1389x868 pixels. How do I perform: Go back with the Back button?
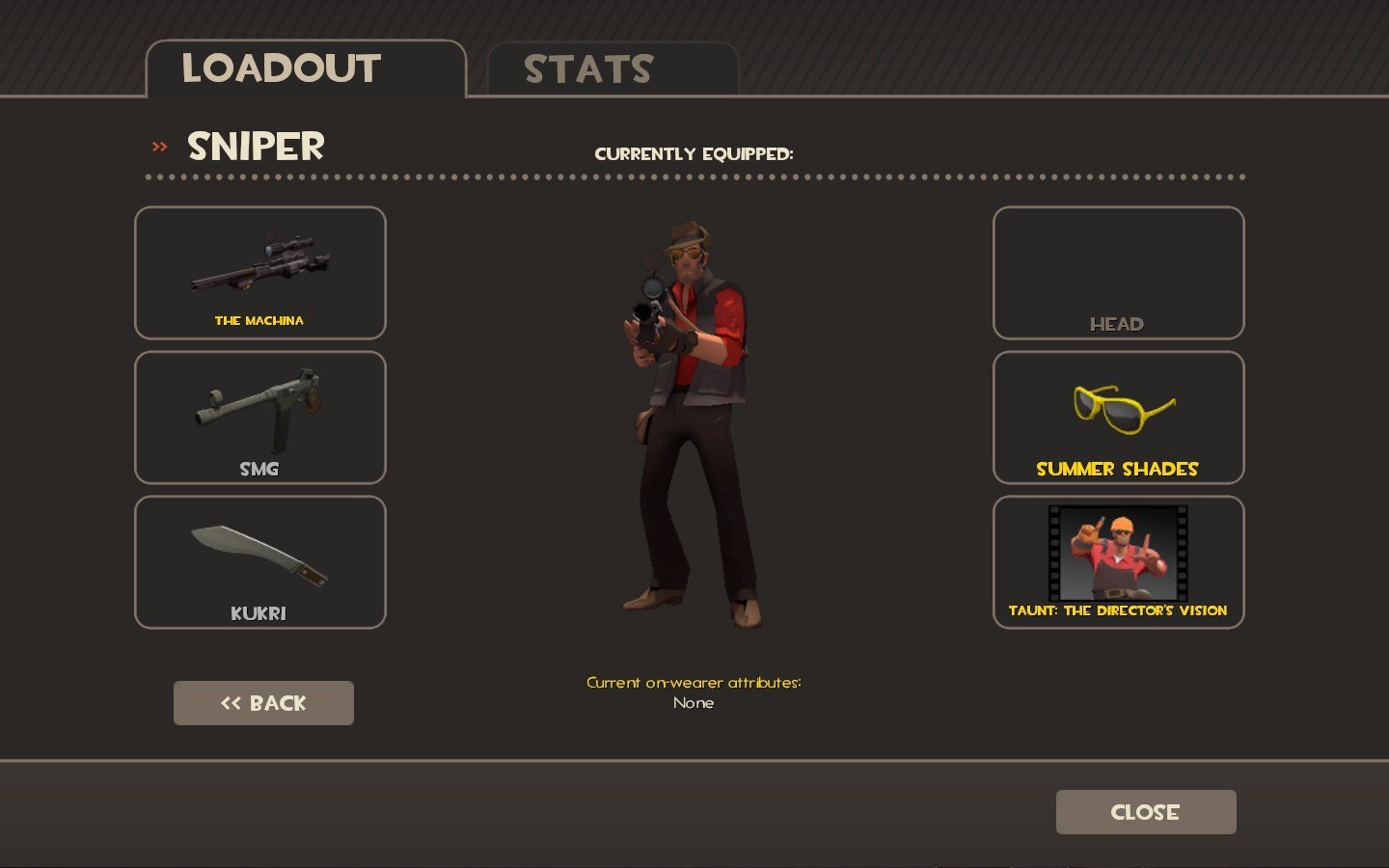point(263,703)
